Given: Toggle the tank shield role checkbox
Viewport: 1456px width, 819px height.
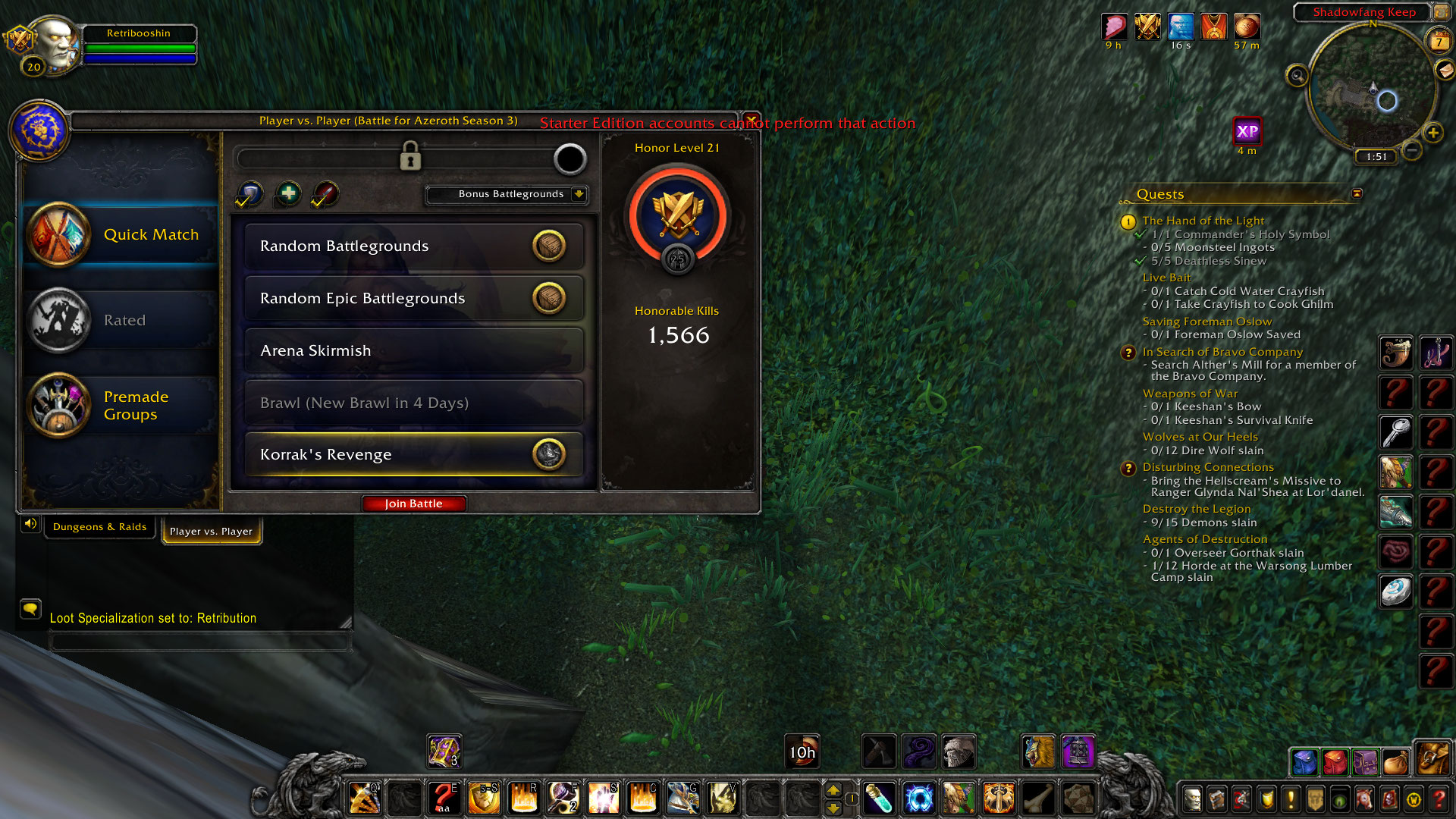Looking at the screenshot, I should pyautogui.click(x=249, y=195).
